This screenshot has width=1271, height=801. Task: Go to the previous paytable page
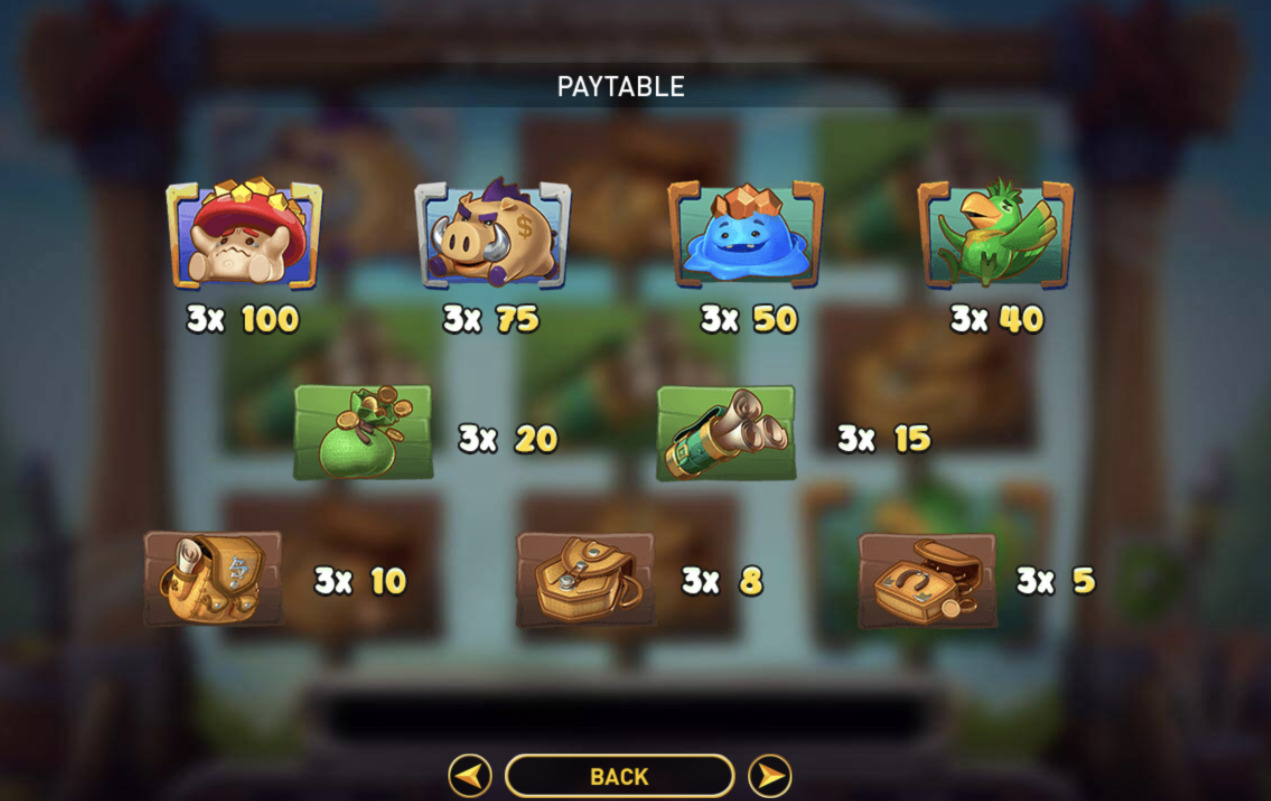point(469,776)
